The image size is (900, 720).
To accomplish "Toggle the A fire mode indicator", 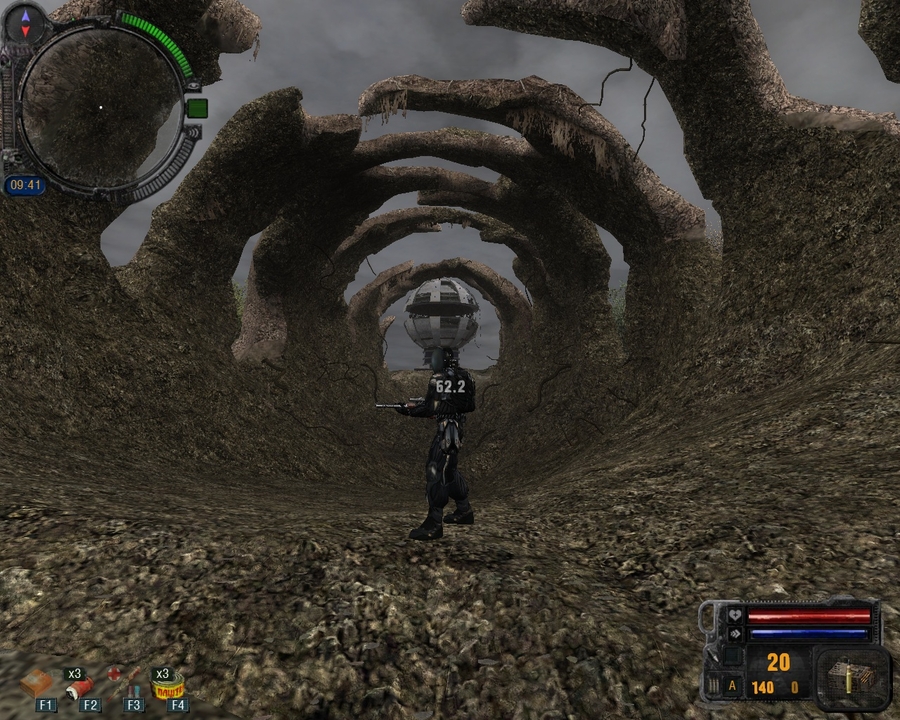I will (x=732, y=686).
